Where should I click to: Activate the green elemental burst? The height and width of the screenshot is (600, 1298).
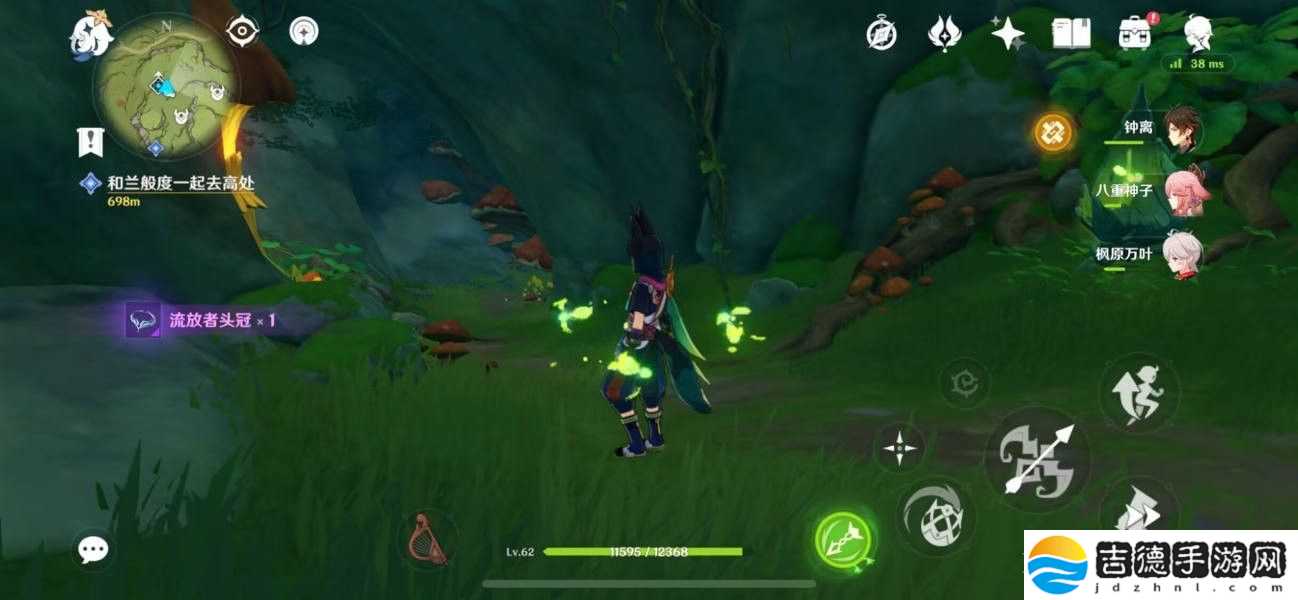pyautogui.click(x=843, y=541)
